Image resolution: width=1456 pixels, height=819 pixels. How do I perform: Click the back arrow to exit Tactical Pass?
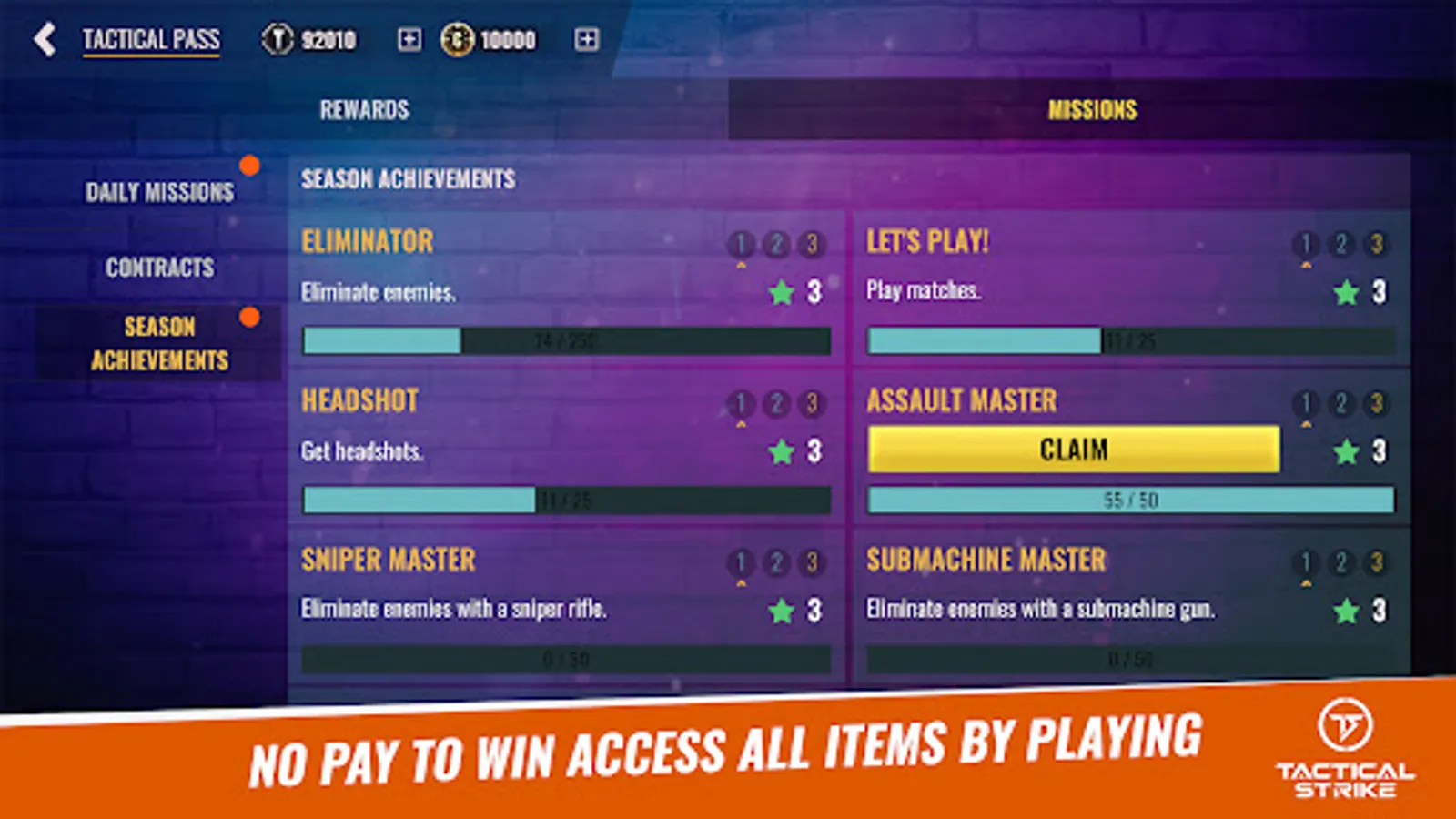(45, 39)
